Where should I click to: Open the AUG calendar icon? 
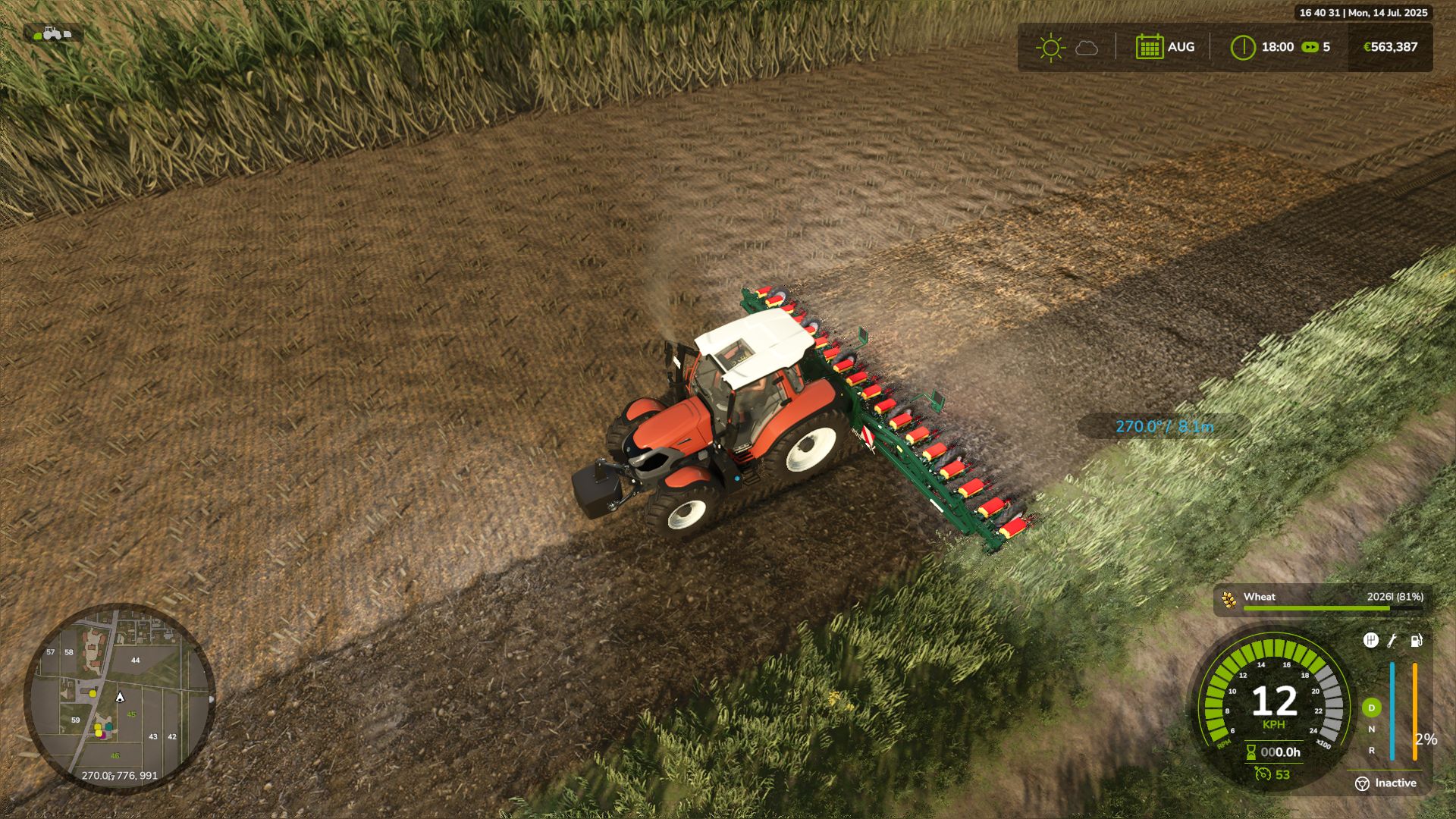point(1150,47)
